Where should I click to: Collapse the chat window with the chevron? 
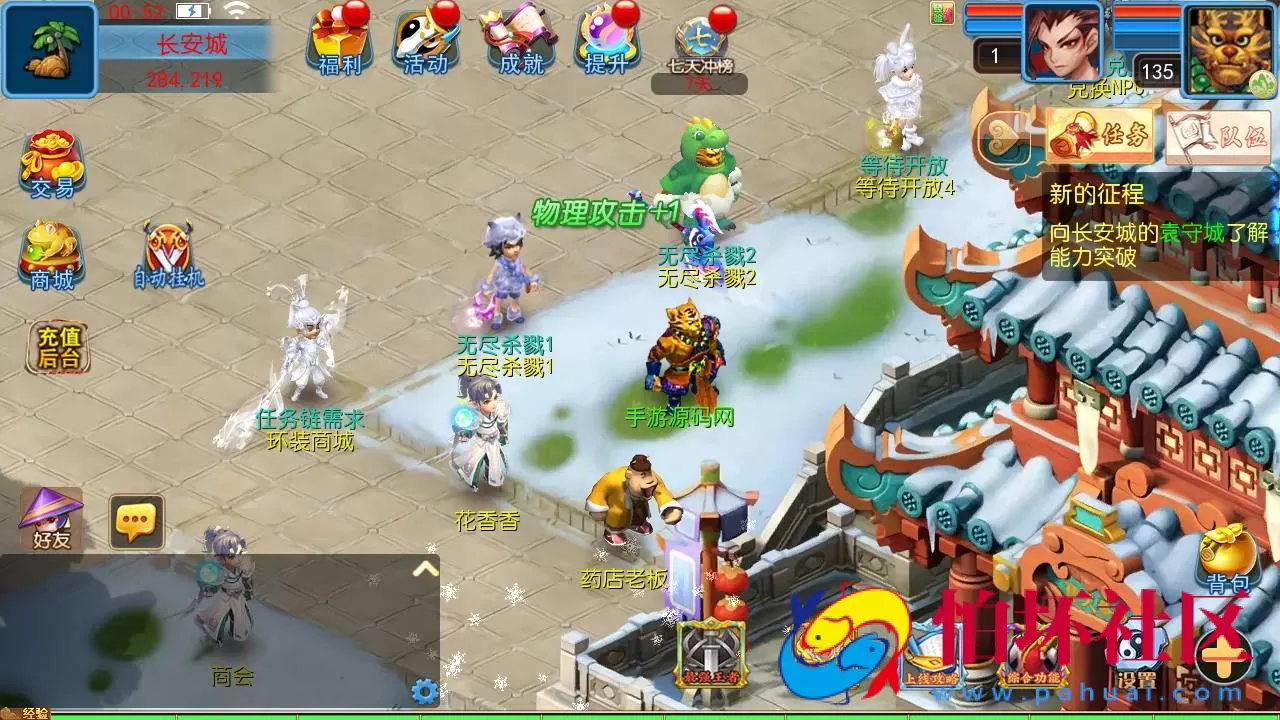pyautogui.click(x=425, y=570)
